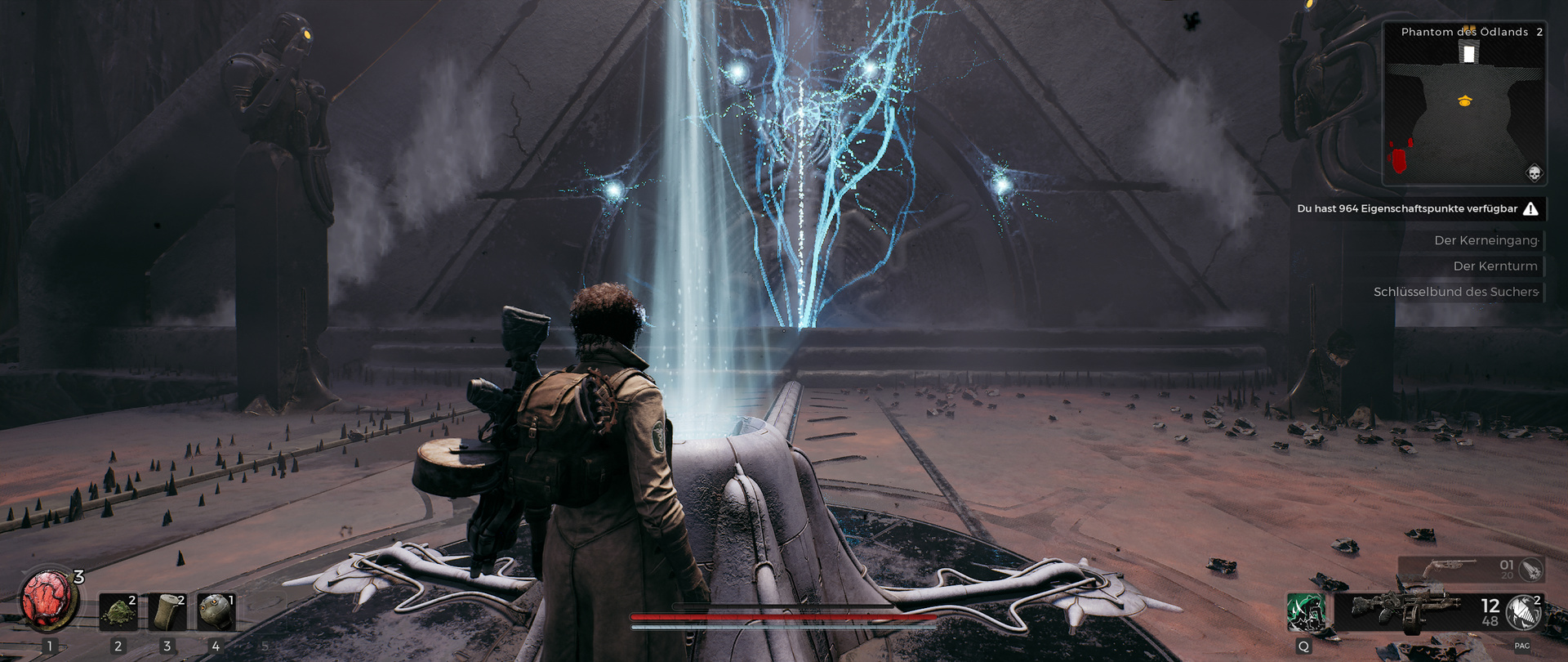Viewport: 1568px width, 662px height.
Task: Select the metal helmet-shaped item slot
Action: (216, 612)
